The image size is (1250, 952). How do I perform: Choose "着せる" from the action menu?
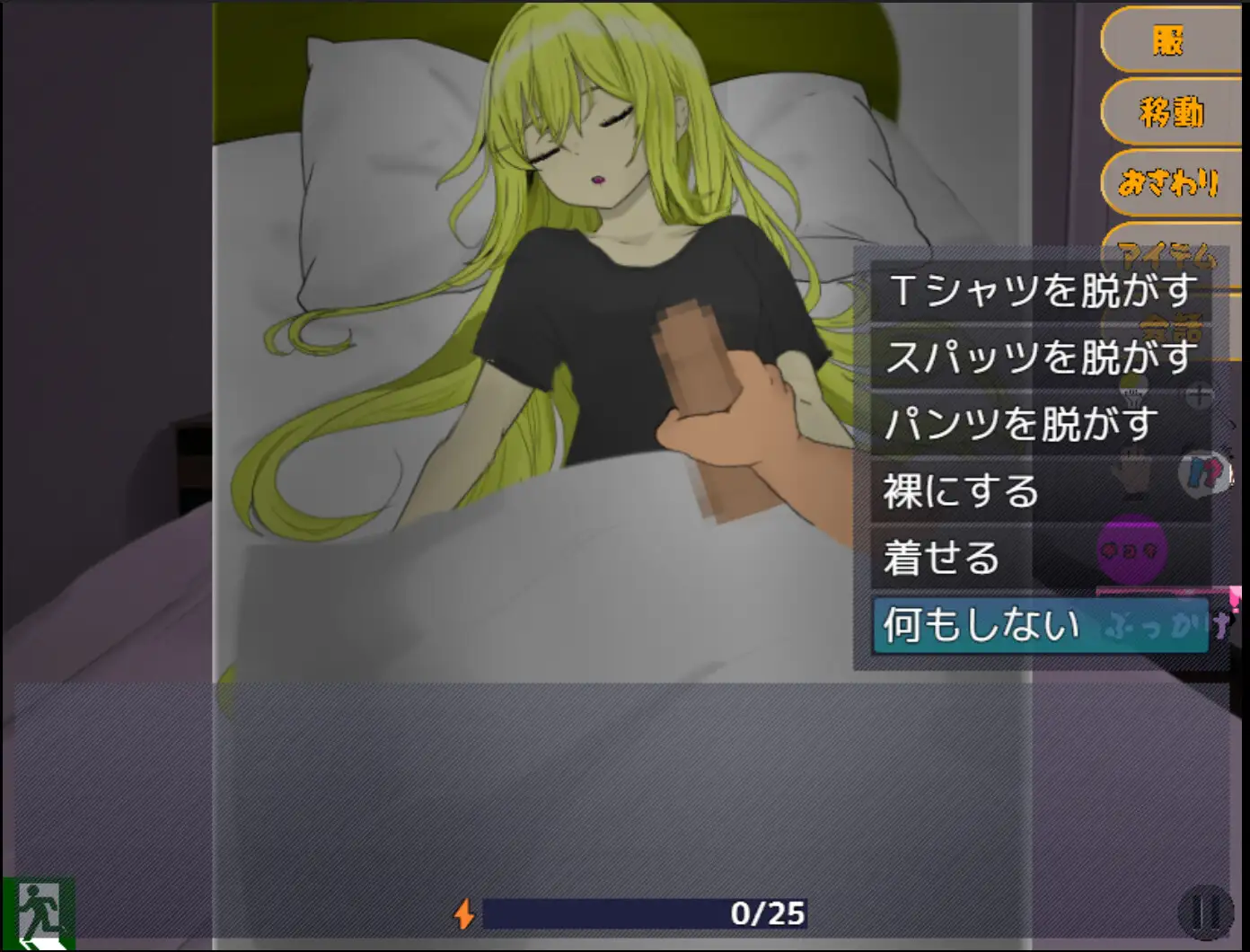[943, 558]
